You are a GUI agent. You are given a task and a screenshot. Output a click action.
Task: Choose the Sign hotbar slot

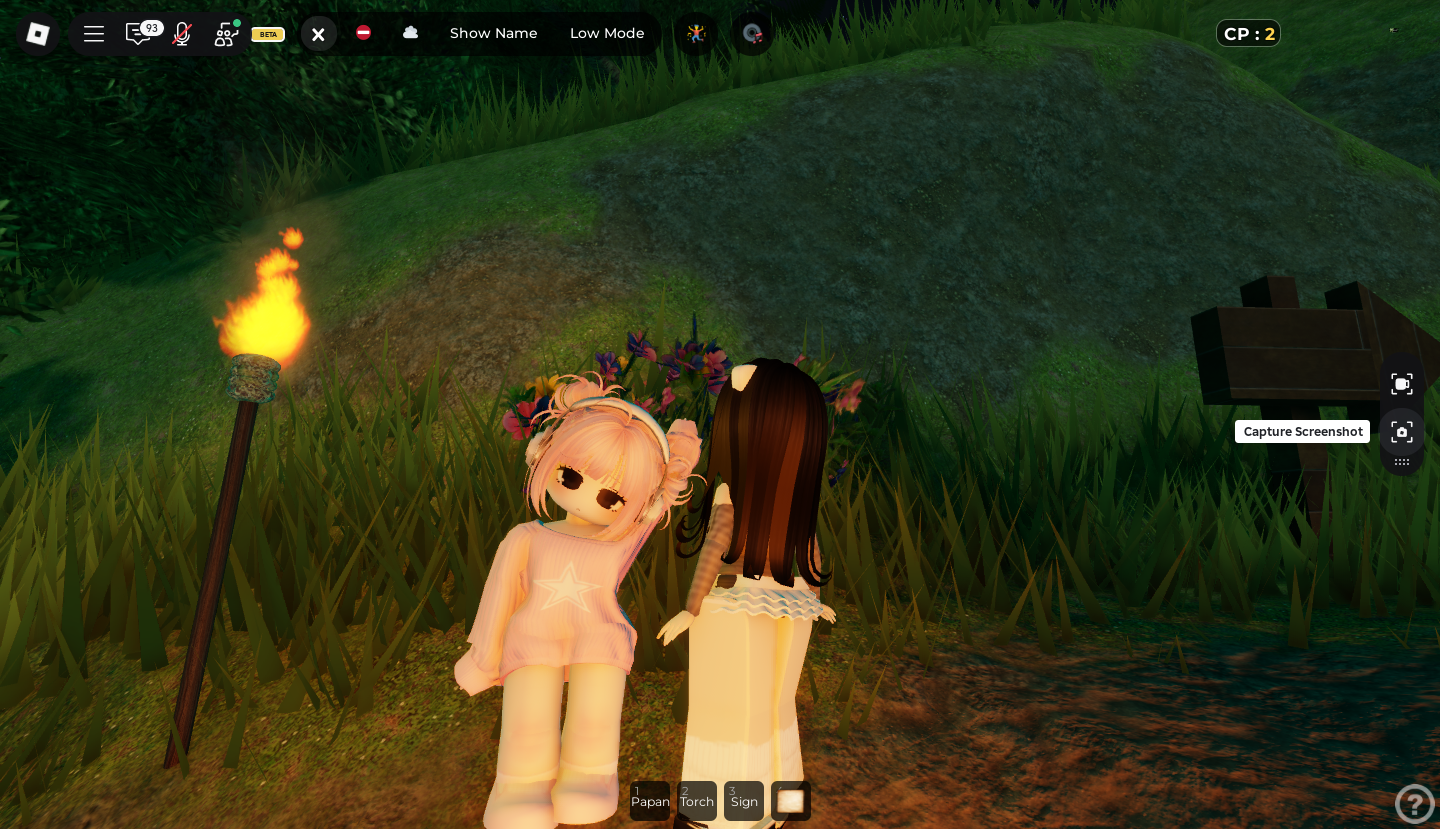pyautogui.click(x=744, y=800)
